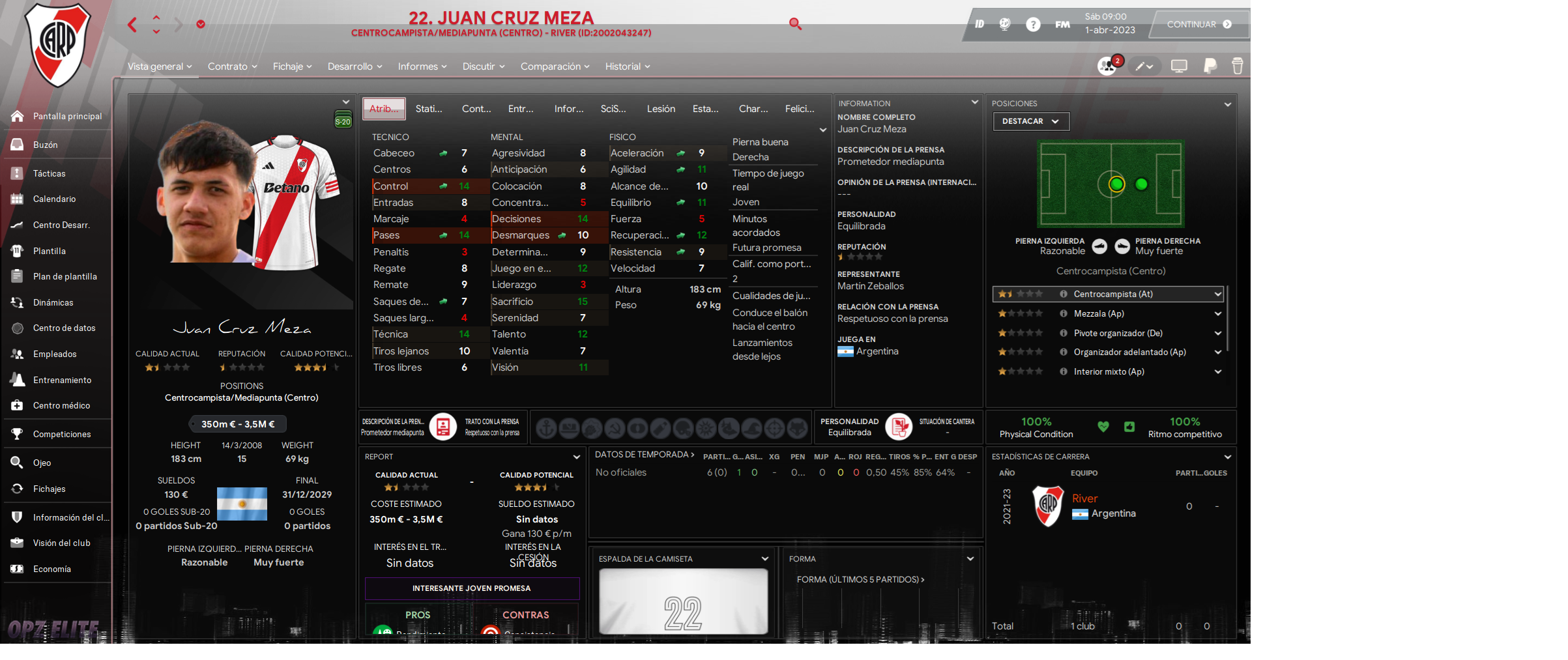Expand the Historial menu
The image size is (1568, 660).
[627, 66]
